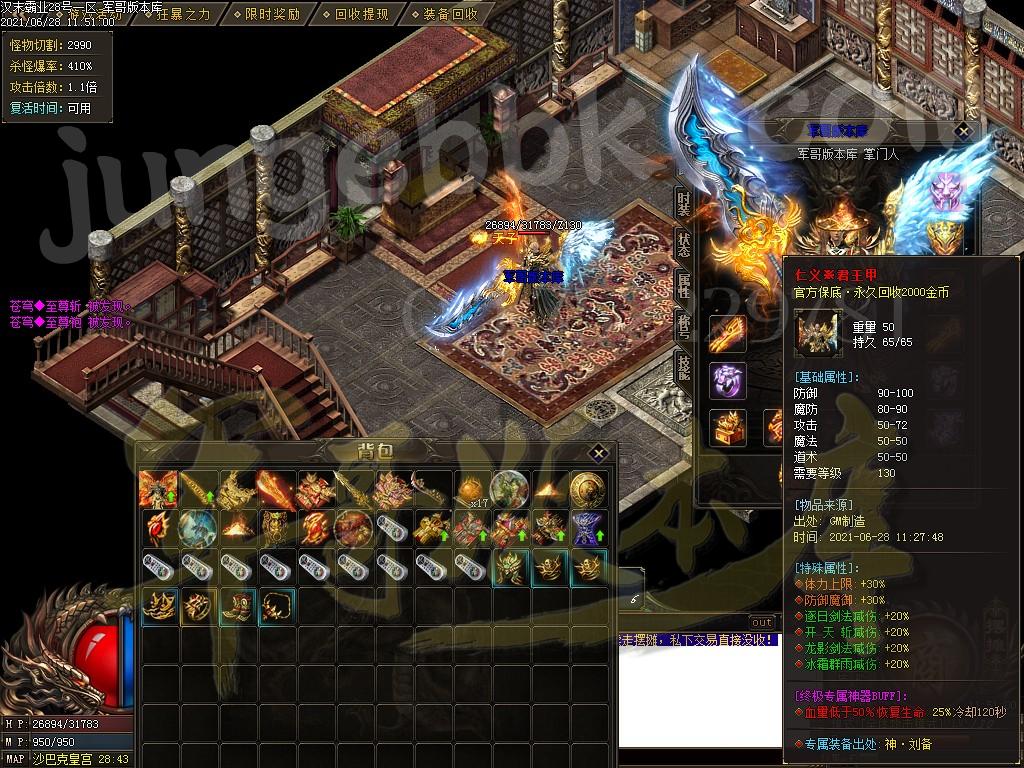Close the character equipment panel
Image resolution: width=1024 pixels, height=768 pixels.
coord(963,131)
